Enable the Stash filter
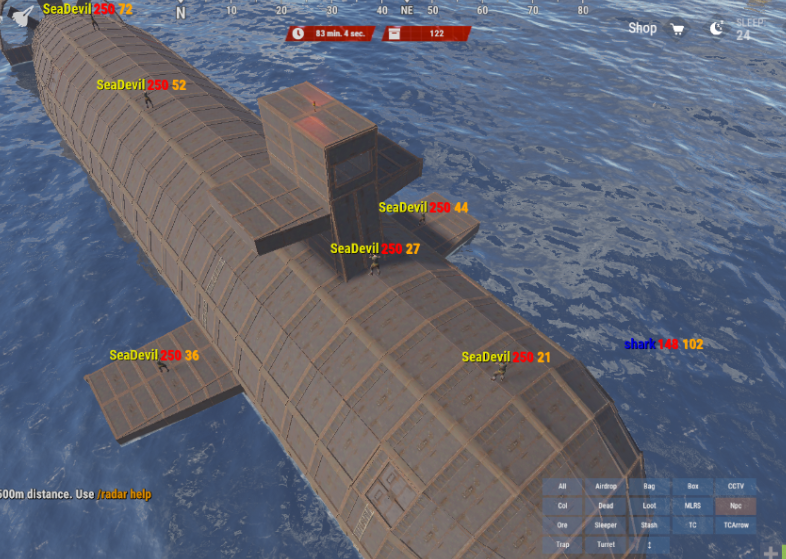786x559 pixels. tap(649, 525)
